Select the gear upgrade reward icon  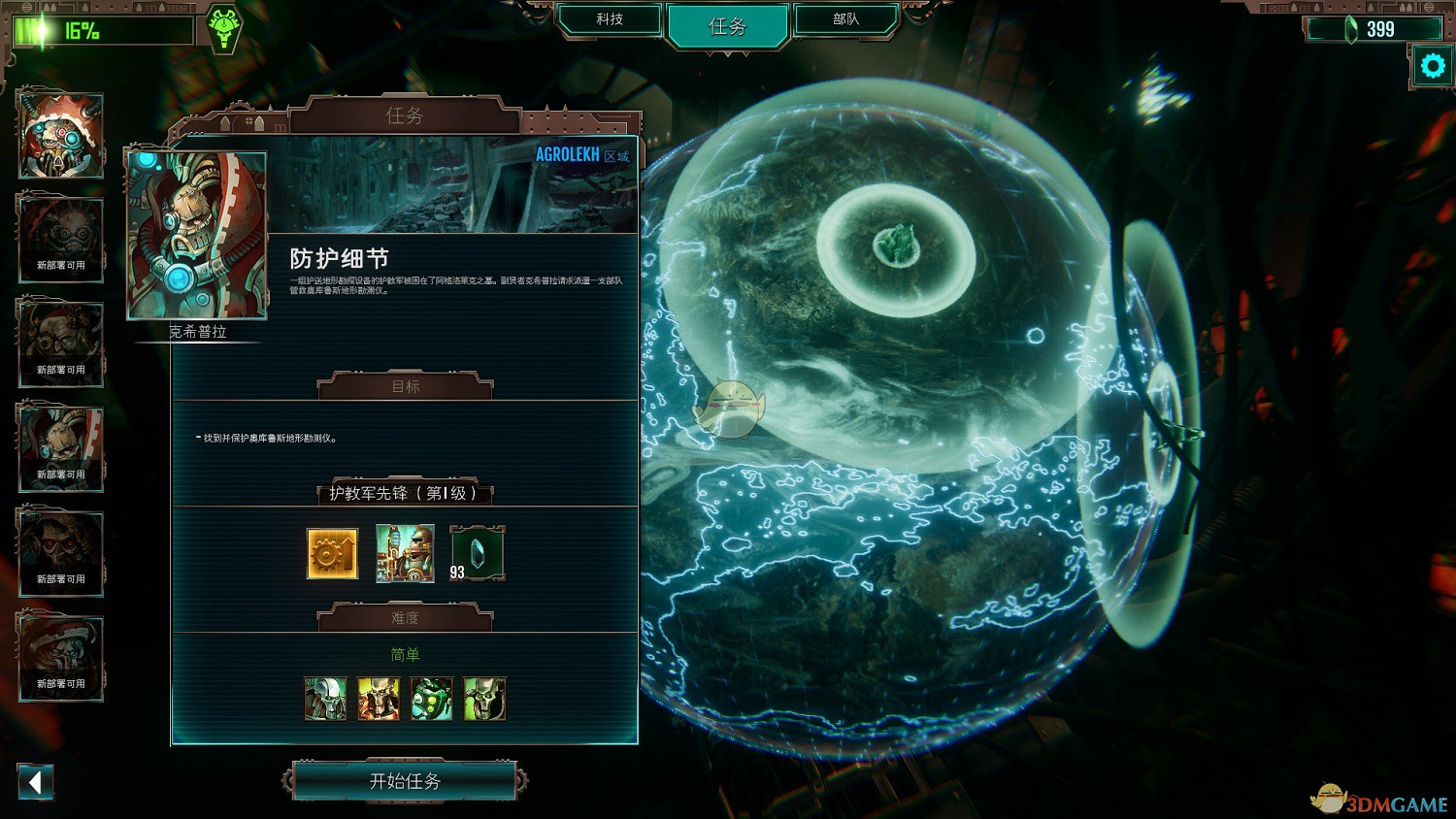[333, 553]
